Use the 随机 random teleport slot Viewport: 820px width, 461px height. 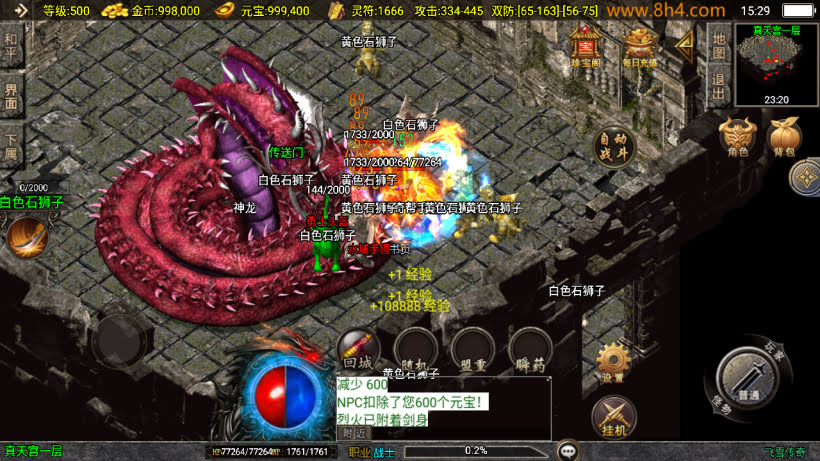coord(414,350)
